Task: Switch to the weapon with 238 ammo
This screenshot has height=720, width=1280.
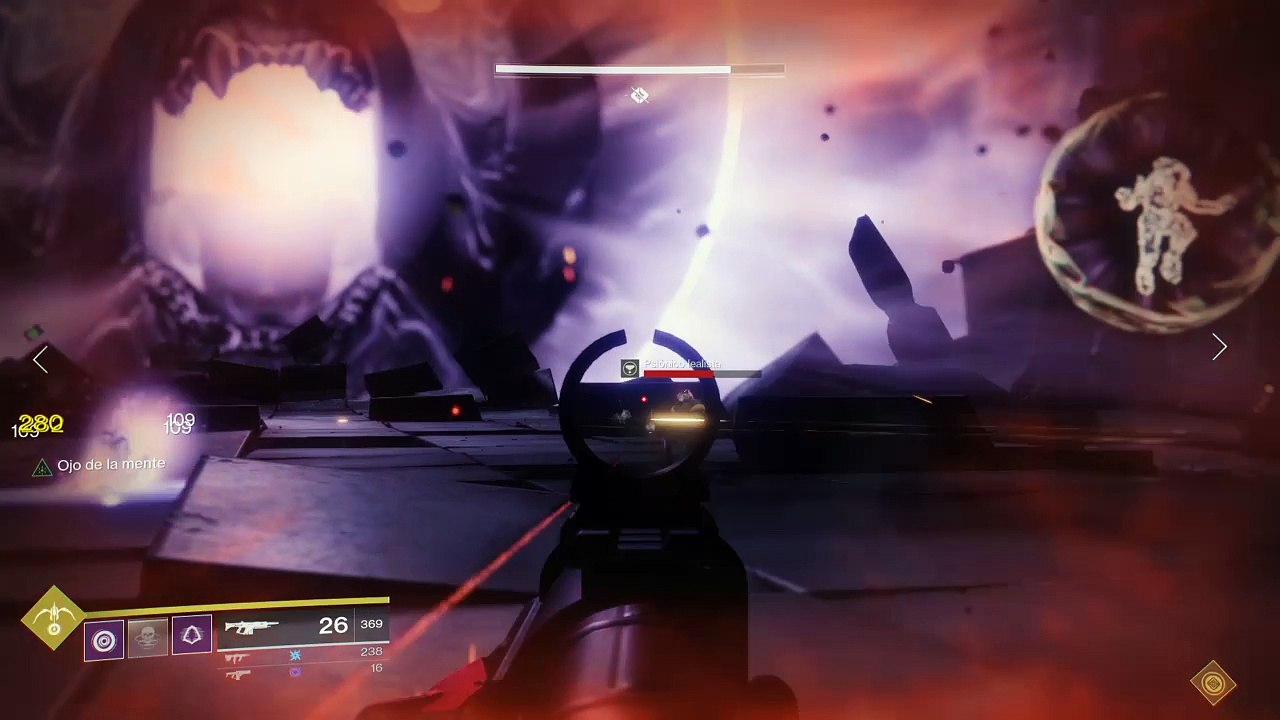Action: 238,657
